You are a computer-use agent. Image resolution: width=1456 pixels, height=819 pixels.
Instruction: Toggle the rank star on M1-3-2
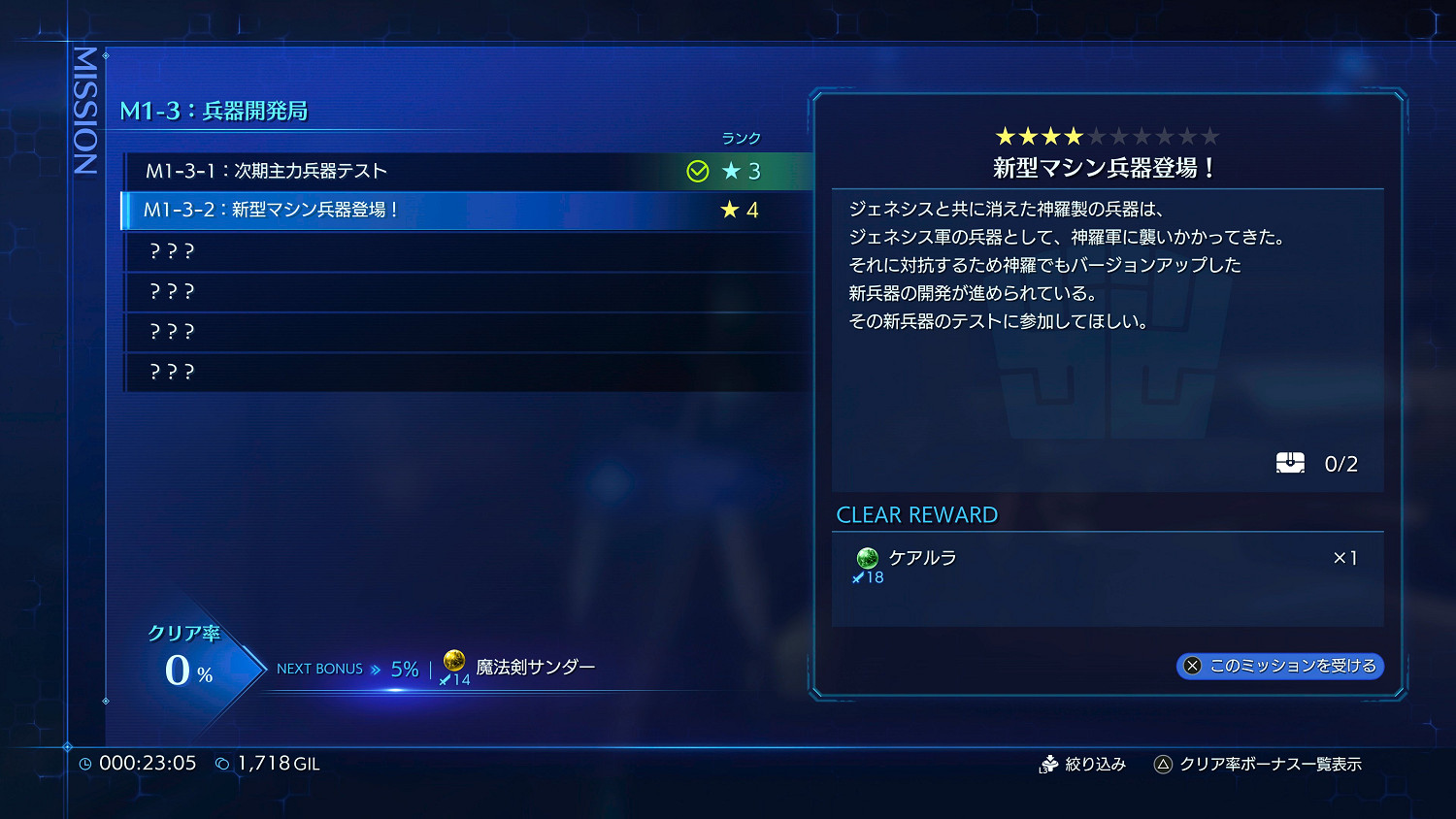click(x=728, y=210)
